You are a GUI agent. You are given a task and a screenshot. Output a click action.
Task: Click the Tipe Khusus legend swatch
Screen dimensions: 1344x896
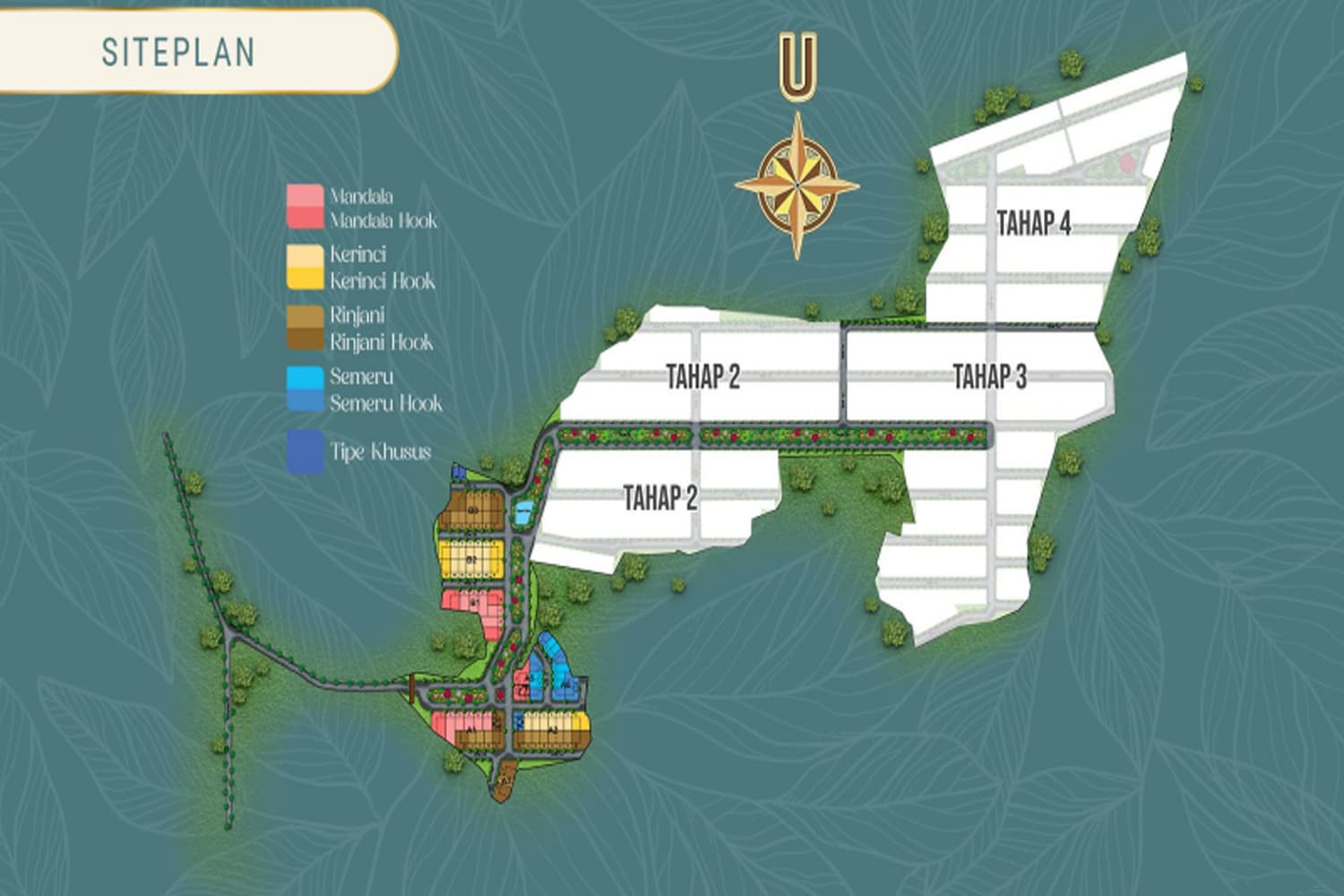(305, 452)
